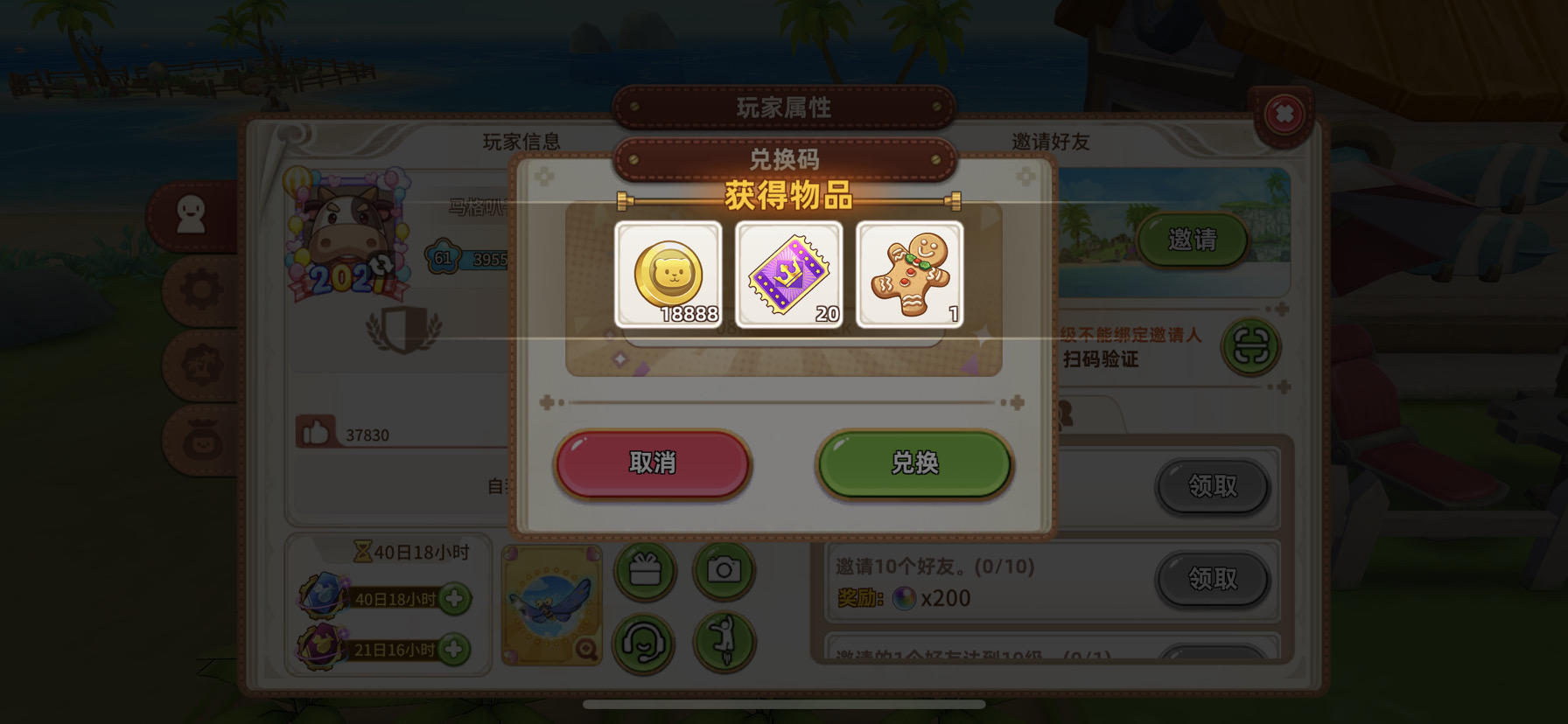Click the green QR scan icon near 扫码验证

pyautogui.click(x=1250, y=347)
